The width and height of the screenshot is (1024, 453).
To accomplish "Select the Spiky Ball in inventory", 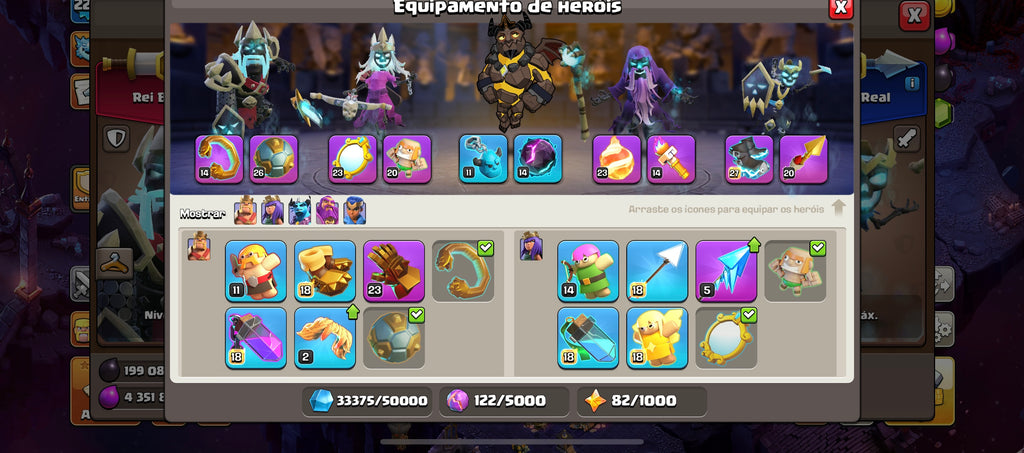I will [394, 337].
